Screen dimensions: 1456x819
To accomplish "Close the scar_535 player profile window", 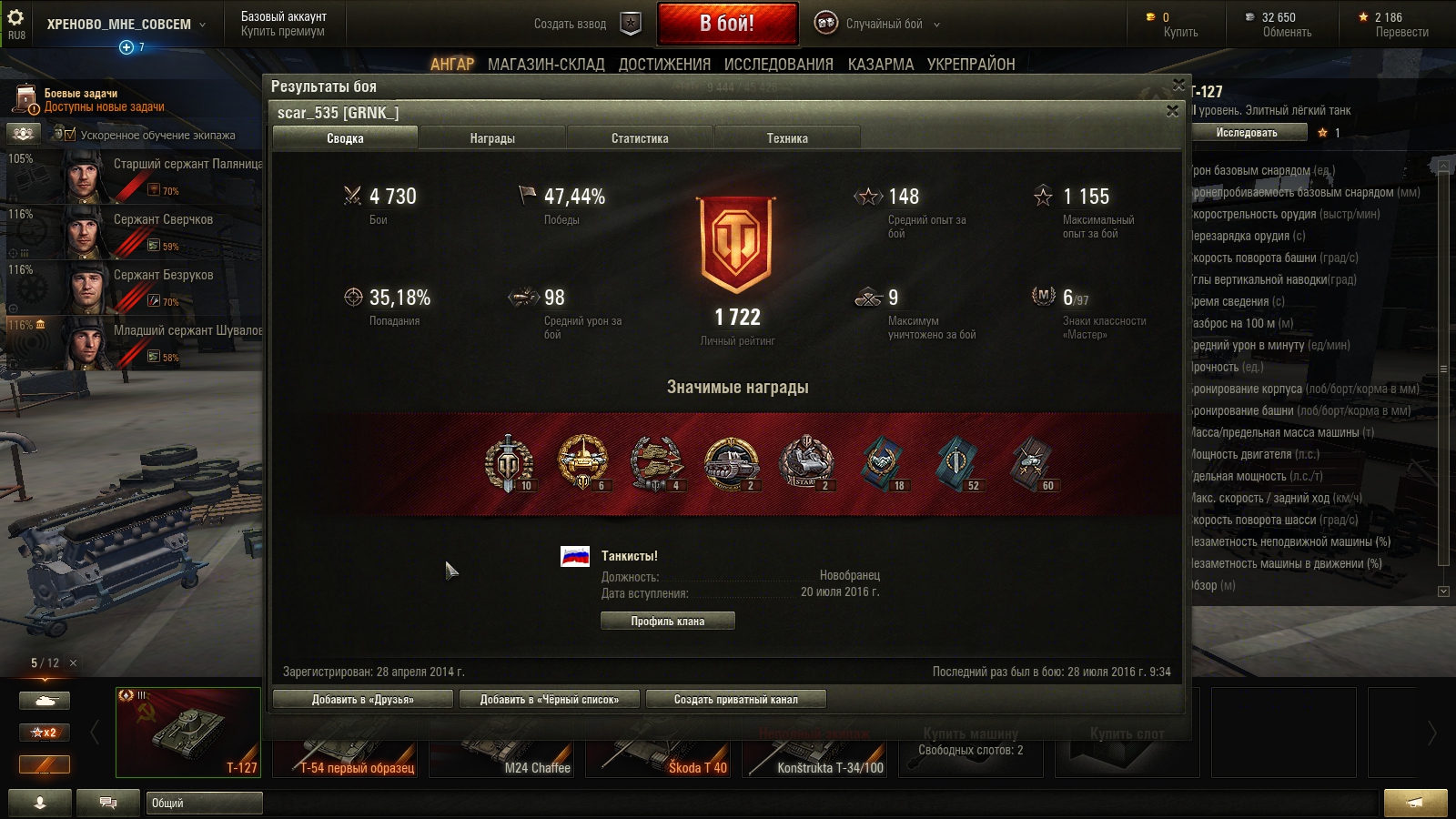I will 1172,111.
